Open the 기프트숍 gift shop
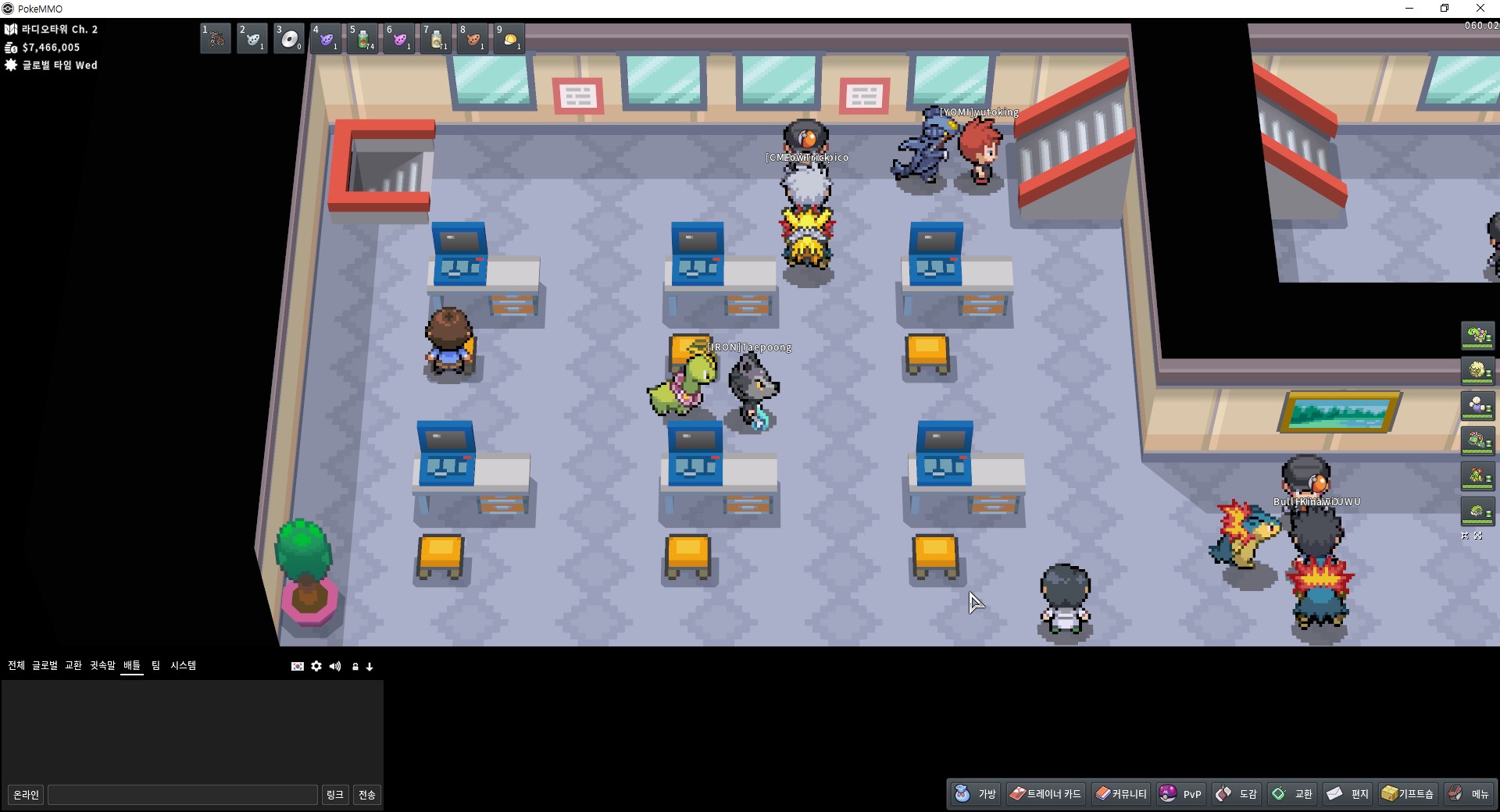This screenshot has width=1500, height=812. [1408, 794]
